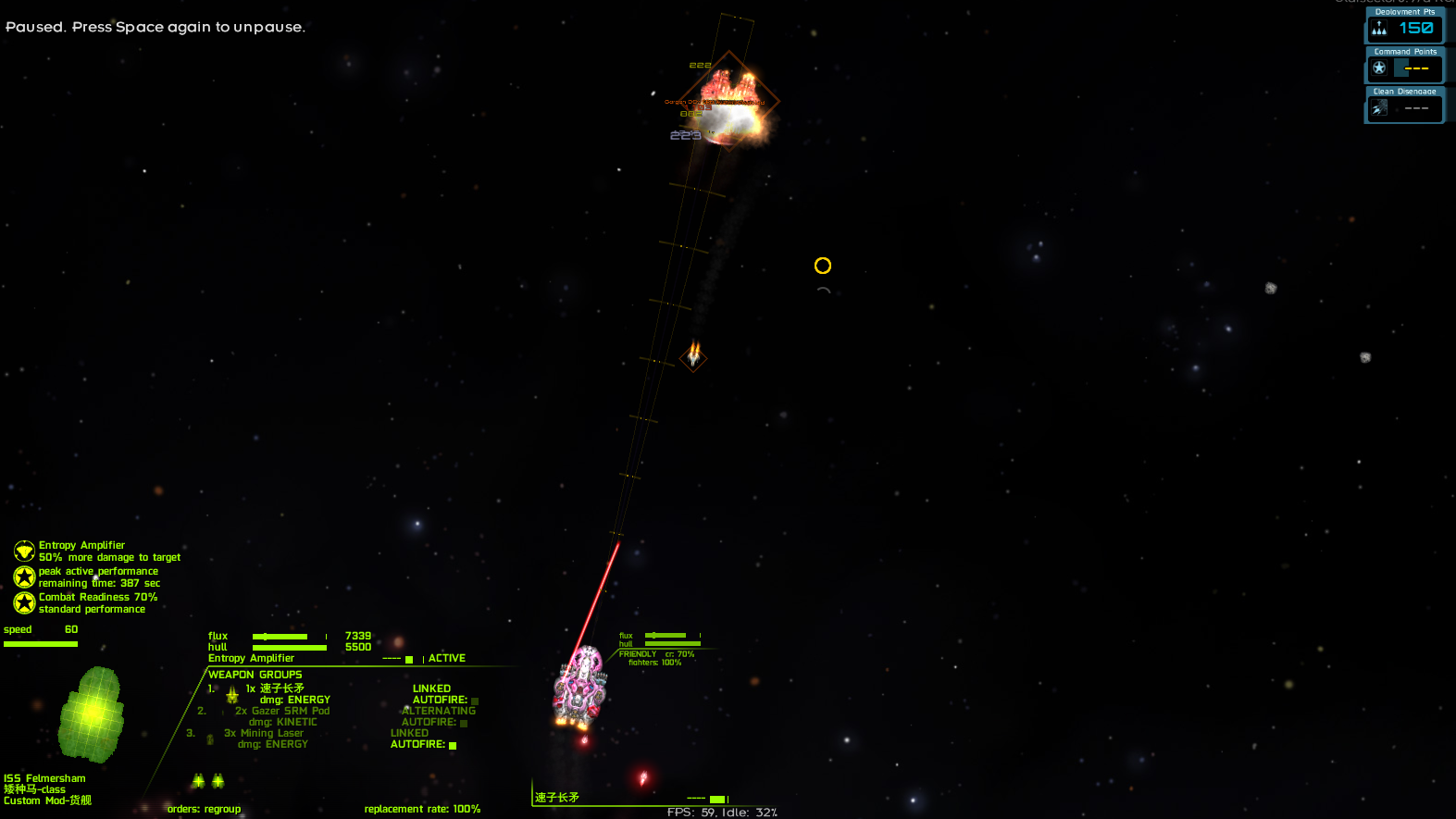This screenshot has width=1456, height=819.
Task: Select the fighter wing icons above orders
Action: click(x=208, y=781)
